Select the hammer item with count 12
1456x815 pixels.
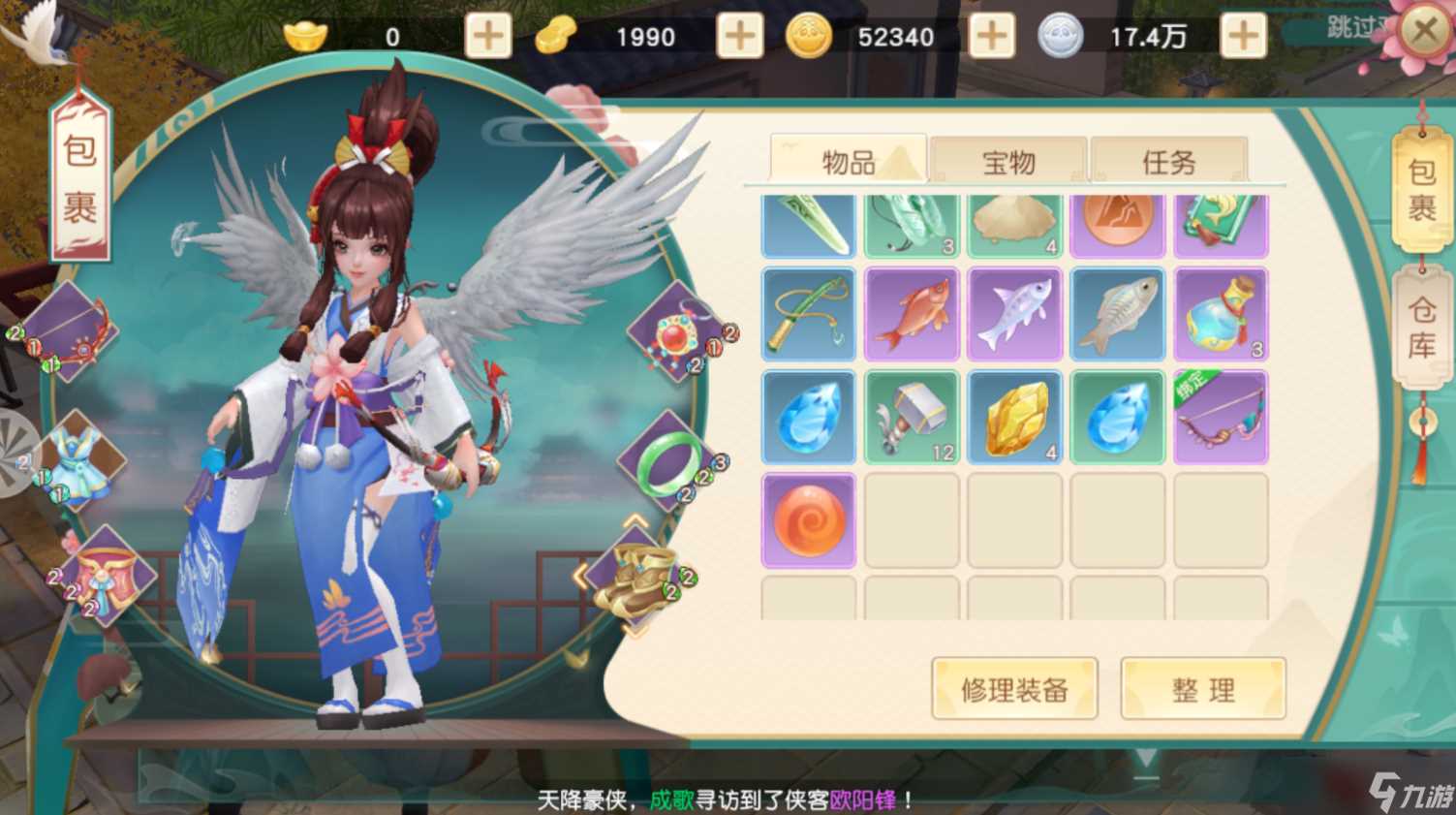912,417
